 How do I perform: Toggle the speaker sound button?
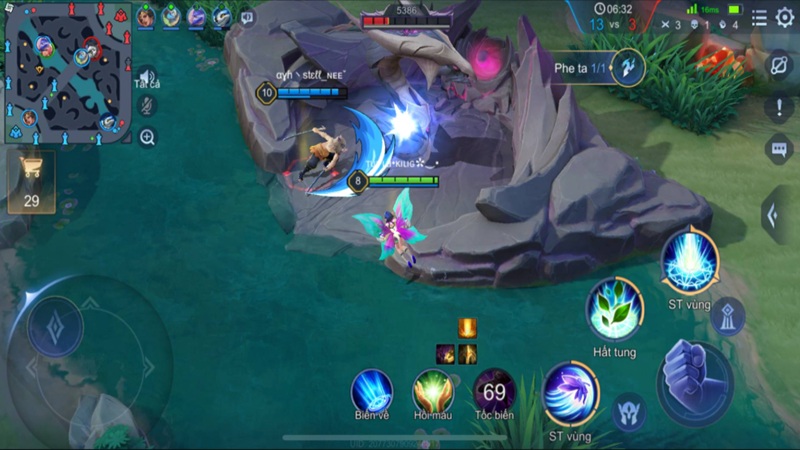[147, 77]
